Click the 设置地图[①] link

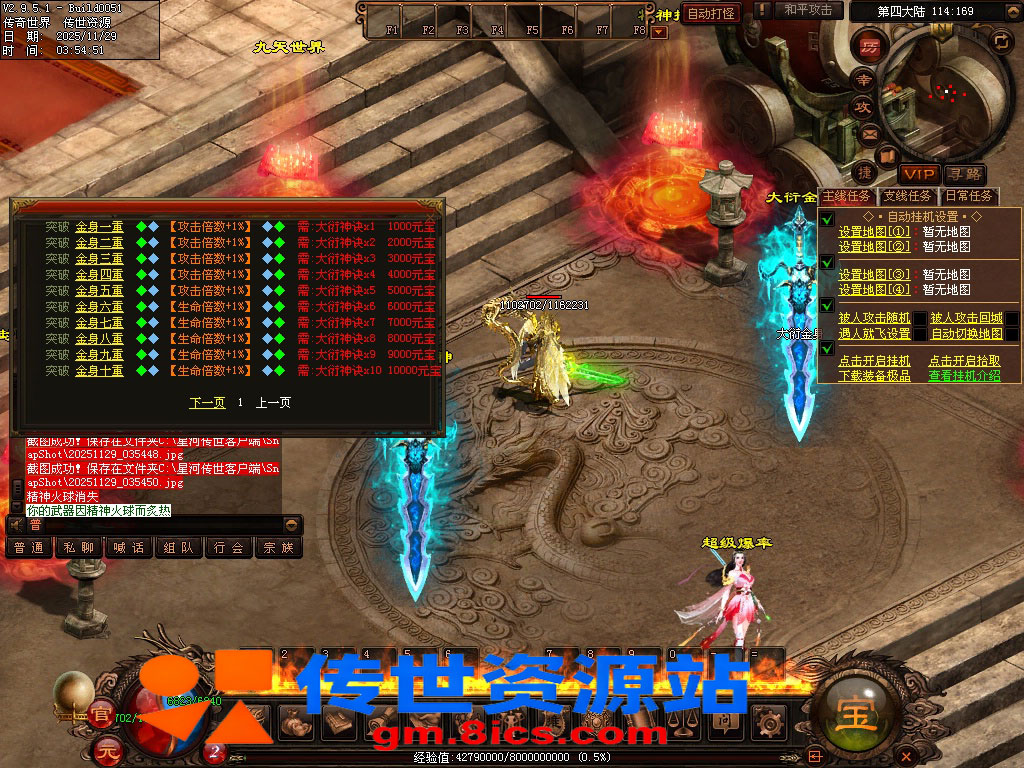[x=874, y=230]
